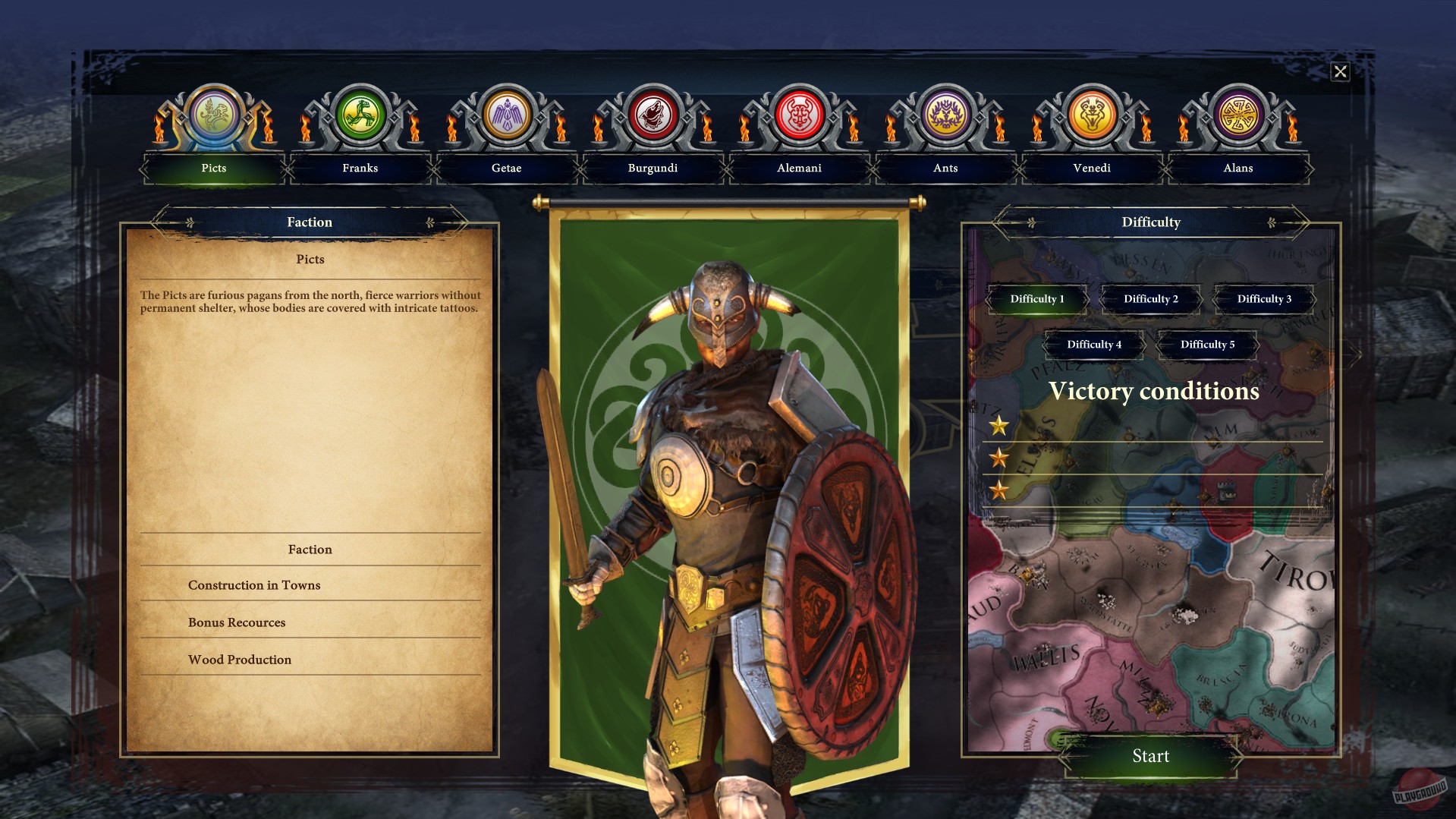
Task: Select the Venedi orange bull emblem
Action: 1093,116
